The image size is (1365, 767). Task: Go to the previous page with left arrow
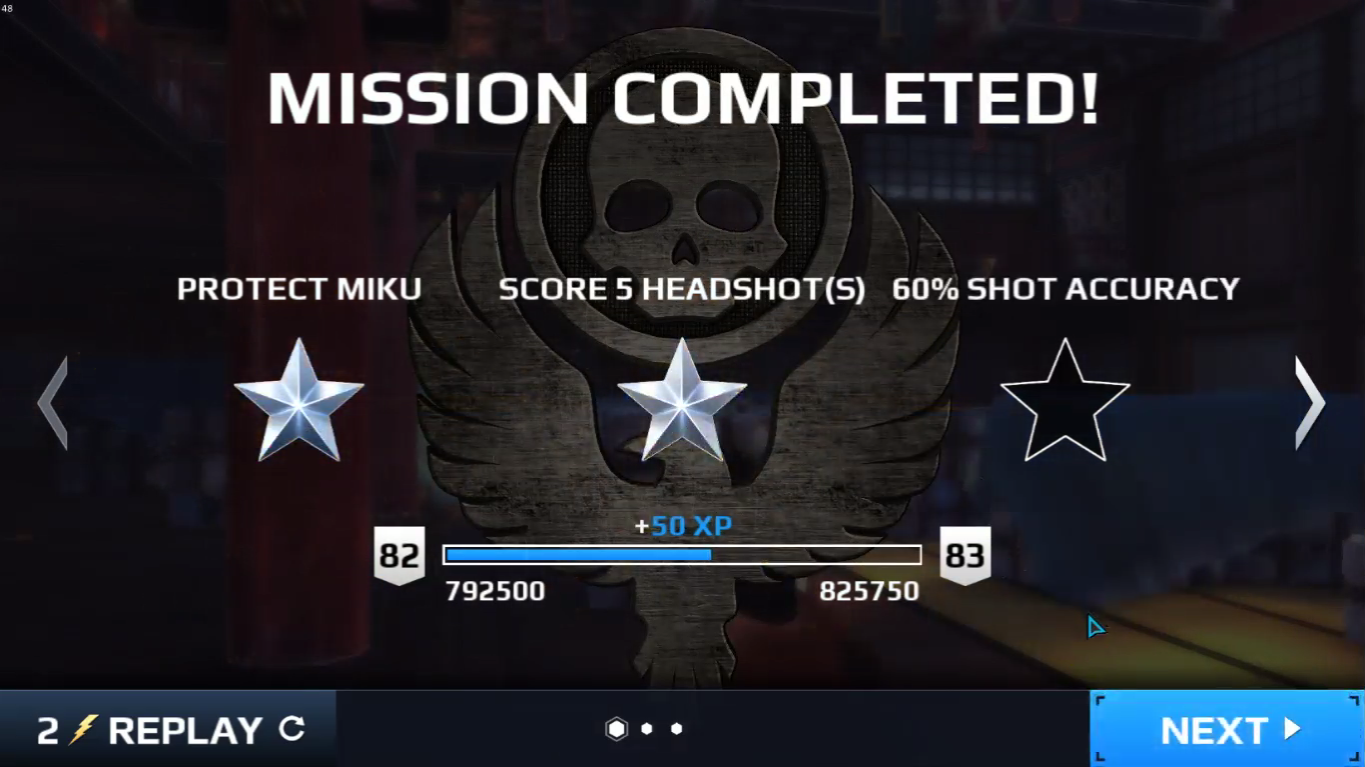(53, 402)
